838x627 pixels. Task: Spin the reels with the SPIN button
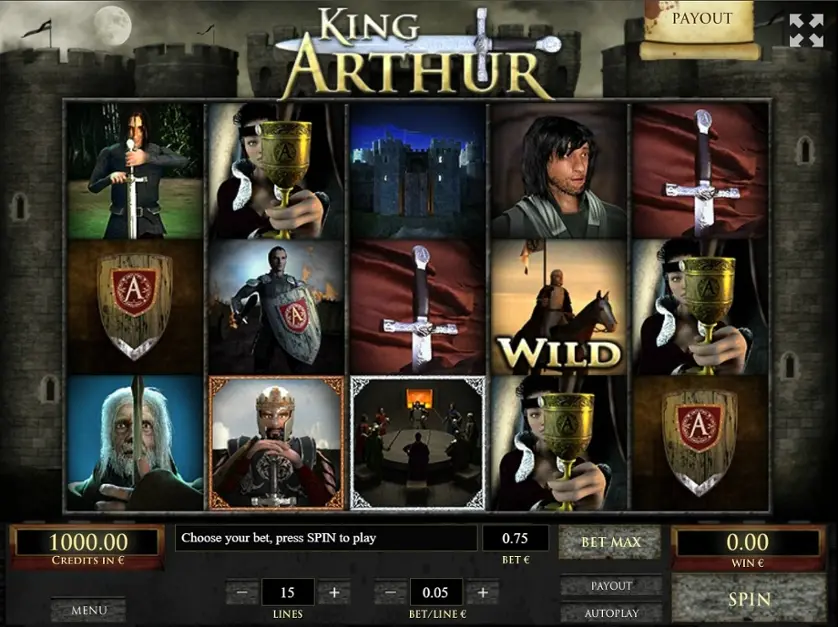click(749, 599)
